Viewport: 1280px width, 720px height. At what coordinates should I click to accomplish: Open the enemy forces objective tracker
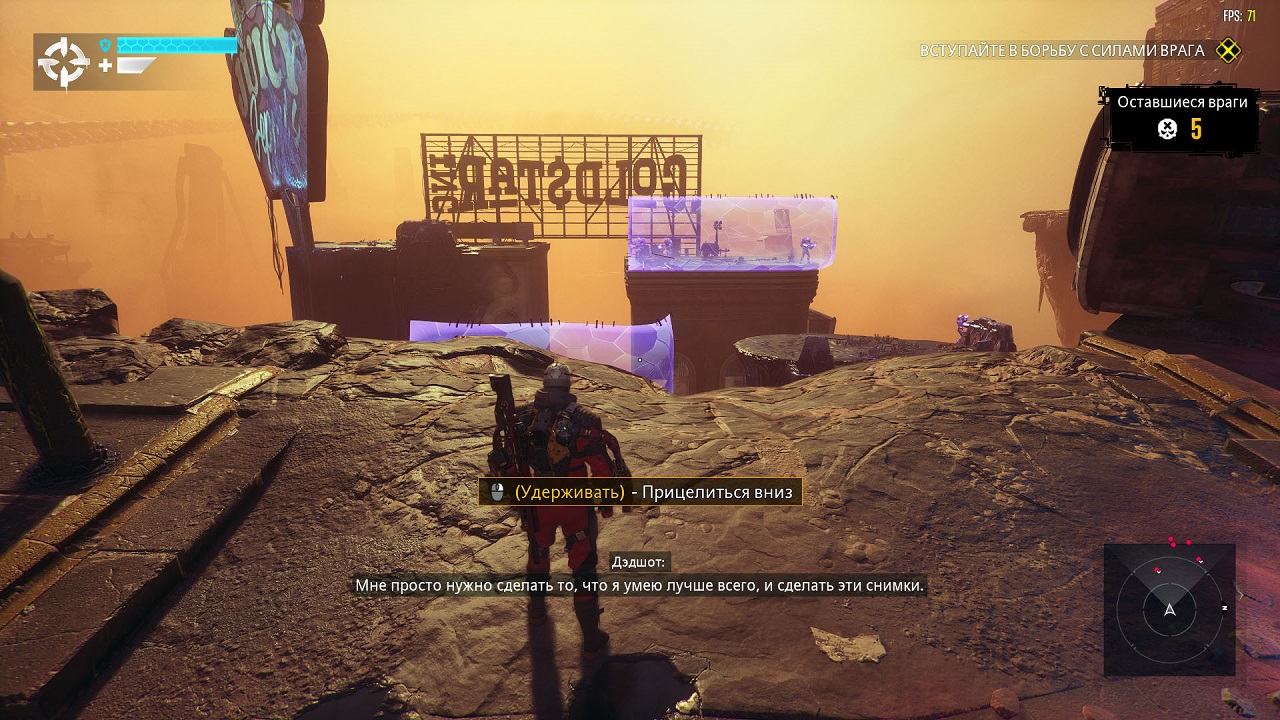click(x=1061, y=51)
